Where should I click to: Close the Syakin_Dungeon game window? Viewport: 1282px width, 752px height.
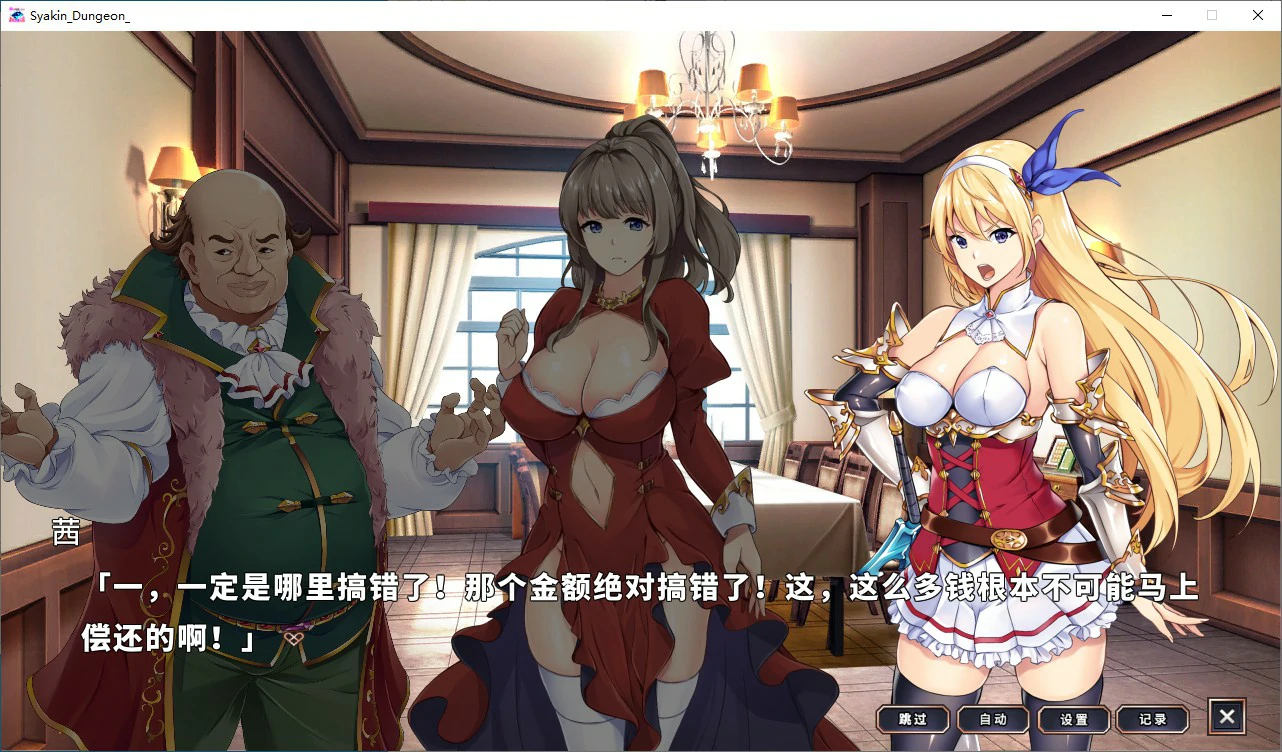(1258, 15)
